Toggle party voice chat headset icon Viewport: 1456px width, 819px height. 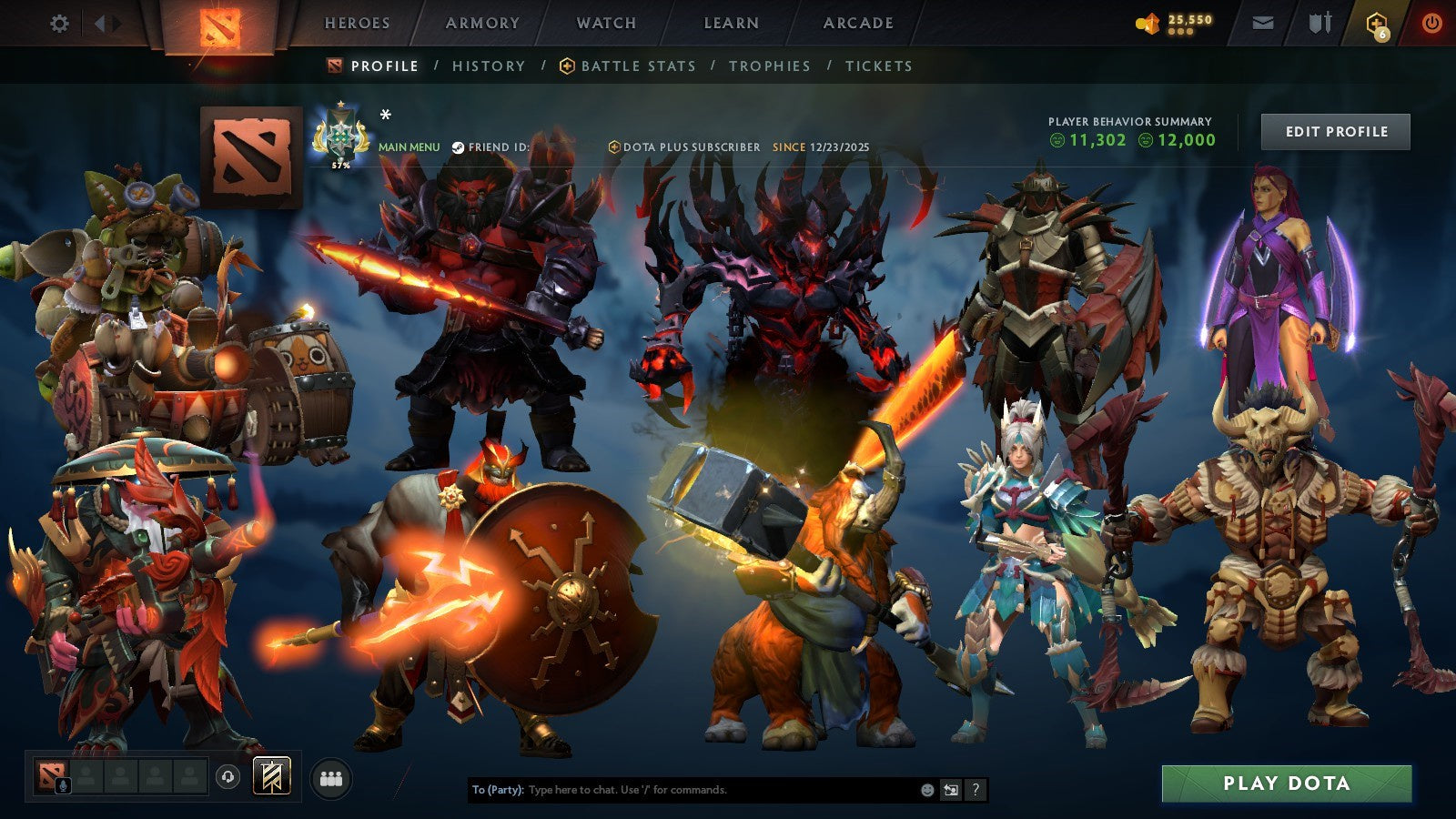(x=227, y=775)
